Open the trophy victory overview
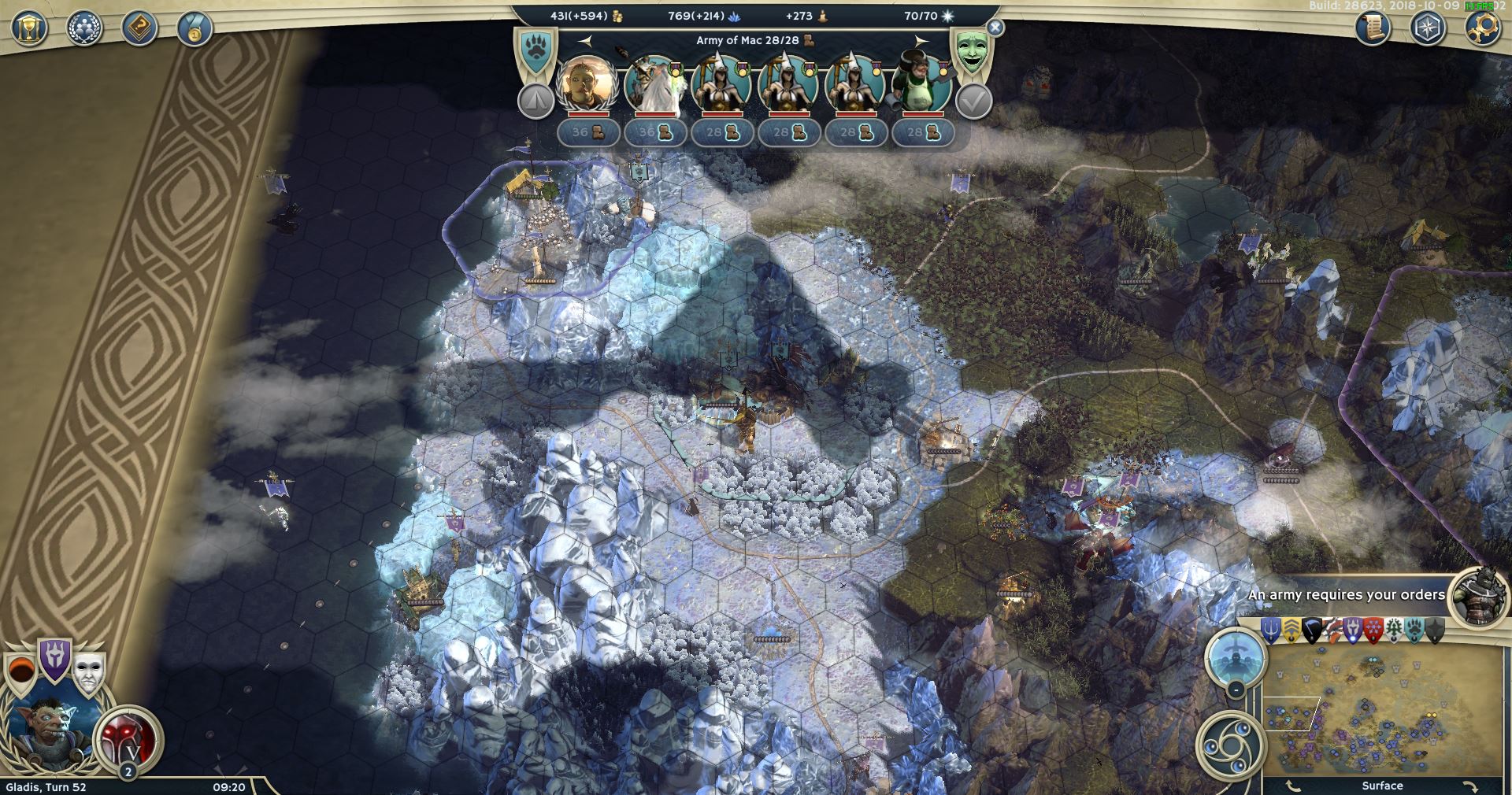Screen dimensions: 1512x795 point(29,29)
